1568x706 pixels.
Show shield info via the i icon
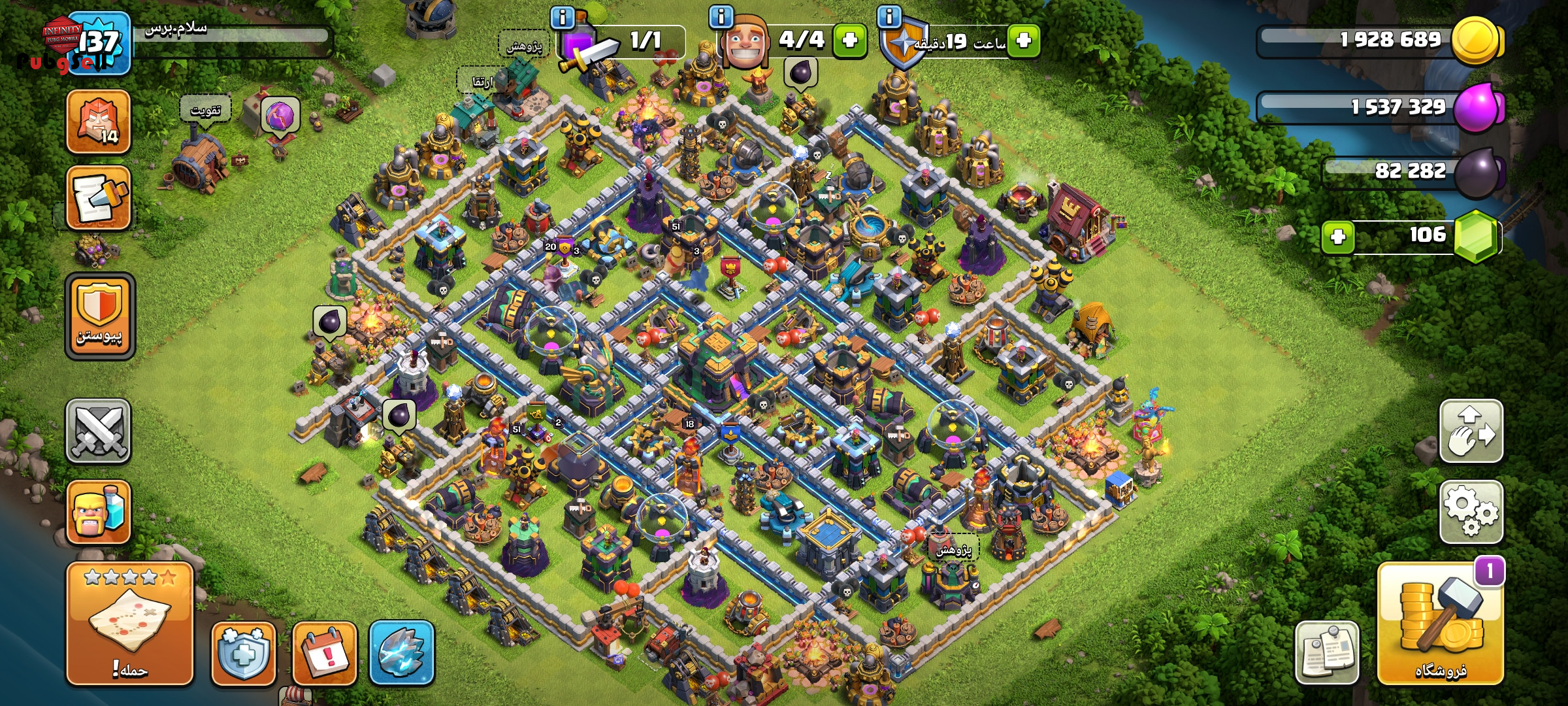(889, 16)
